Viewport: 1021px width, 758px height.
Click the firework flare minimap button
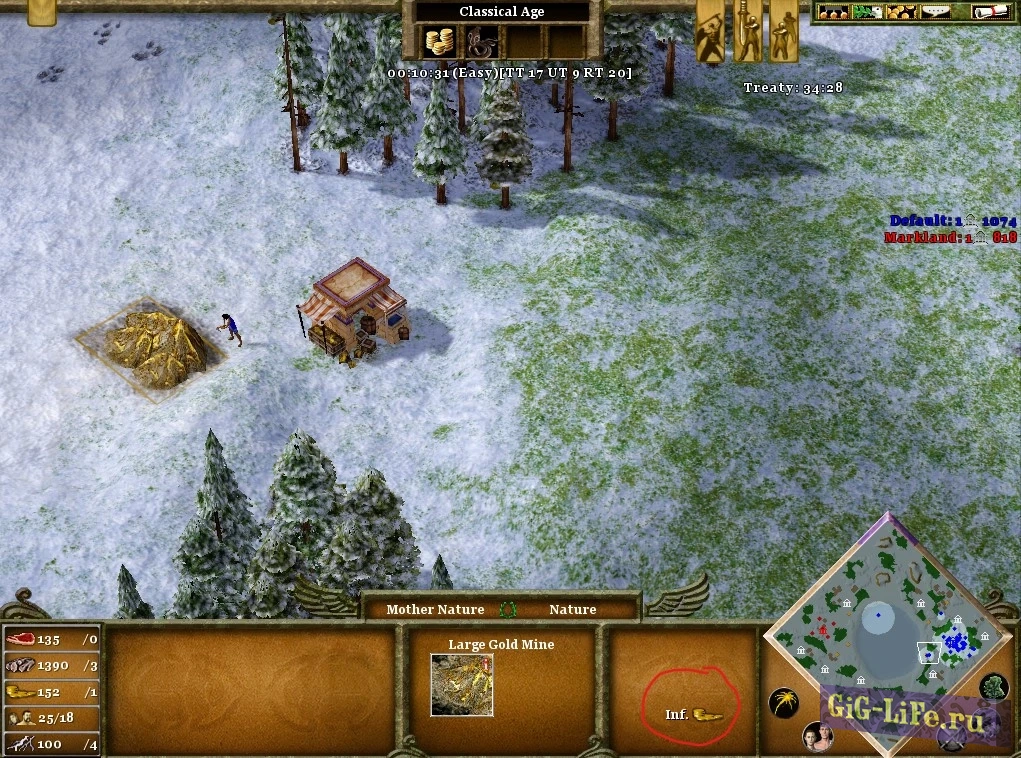point(783,703)
